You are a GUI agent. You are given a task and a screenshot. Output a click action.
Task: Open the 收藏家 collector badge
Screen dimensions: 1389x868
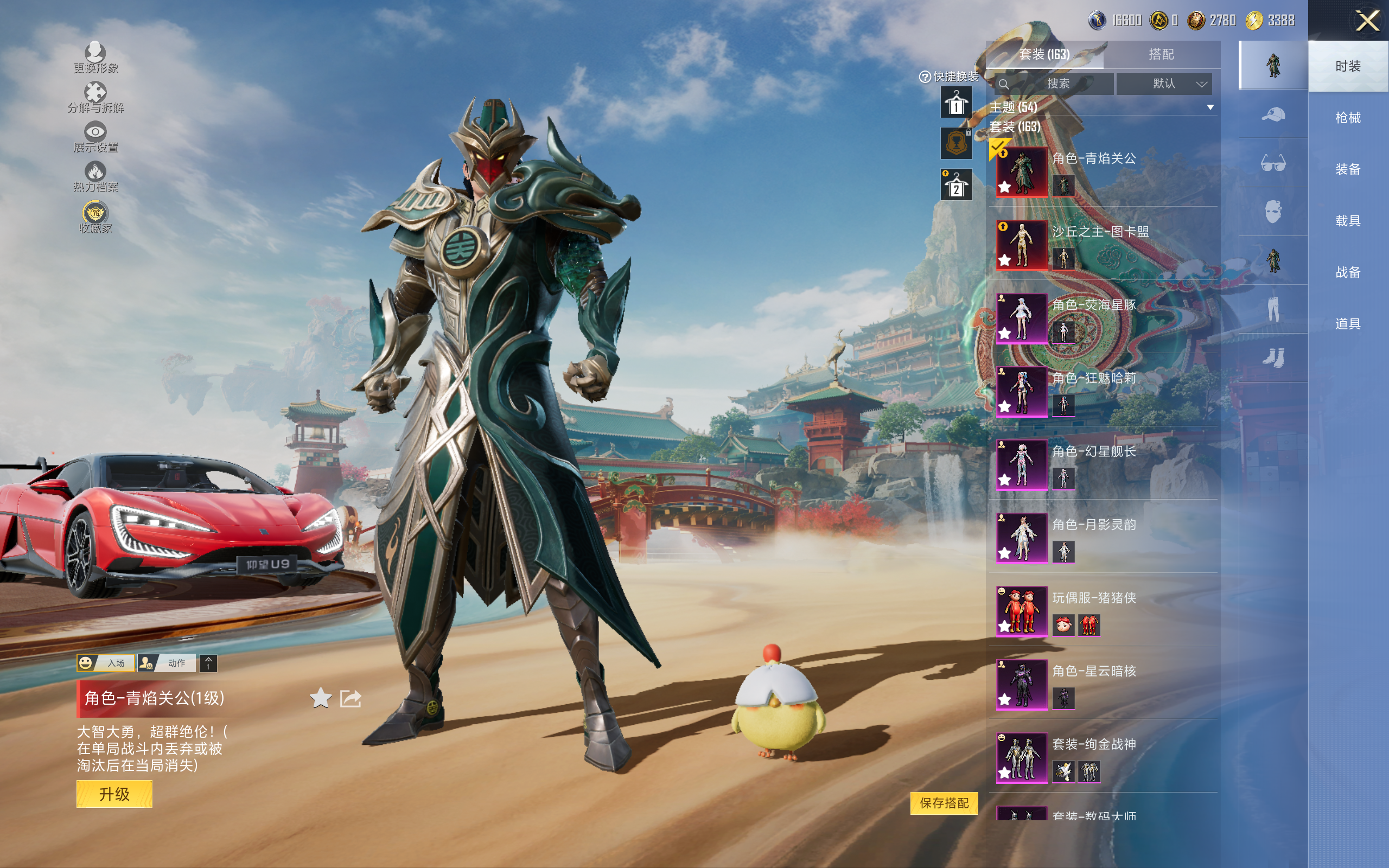(95, 217)
